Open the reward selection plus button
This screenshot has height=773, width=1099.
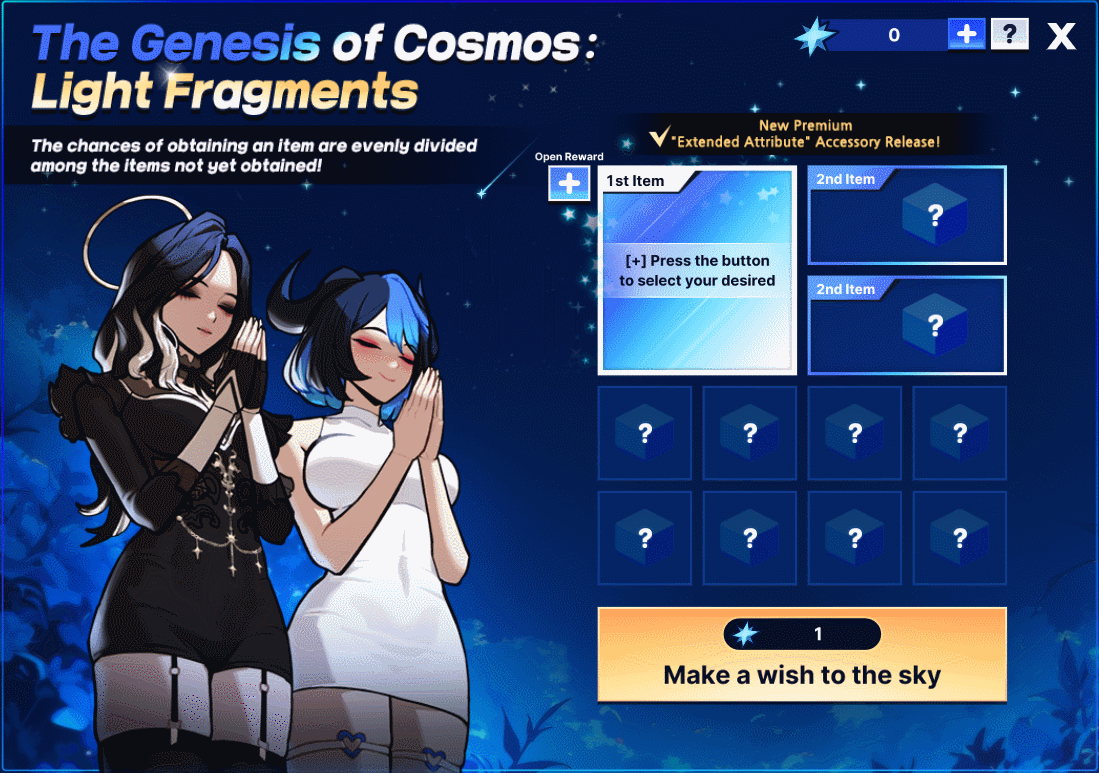pos(569,183)
